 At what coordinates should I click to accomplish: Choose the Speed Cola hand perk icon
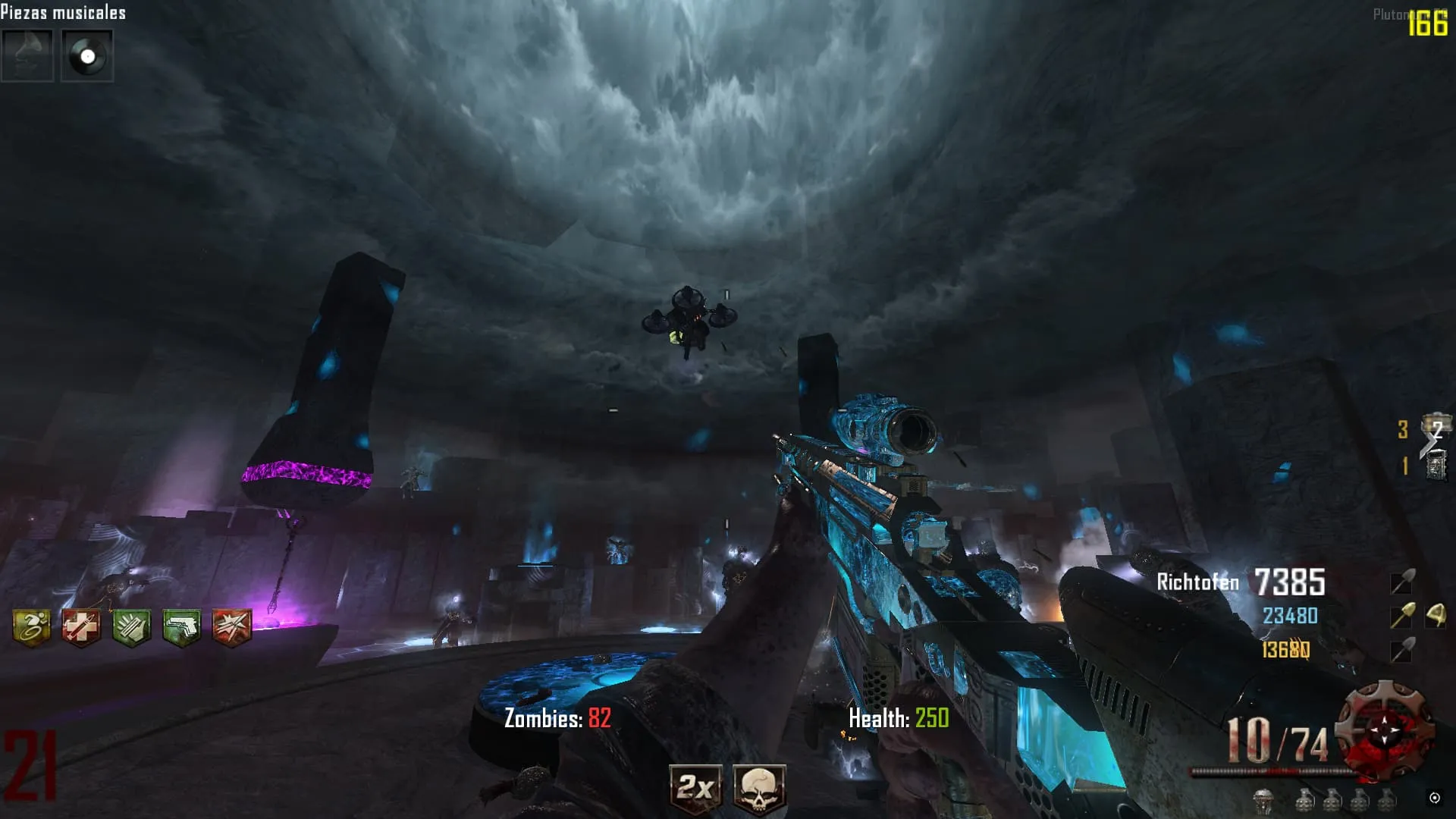(131, 628)
